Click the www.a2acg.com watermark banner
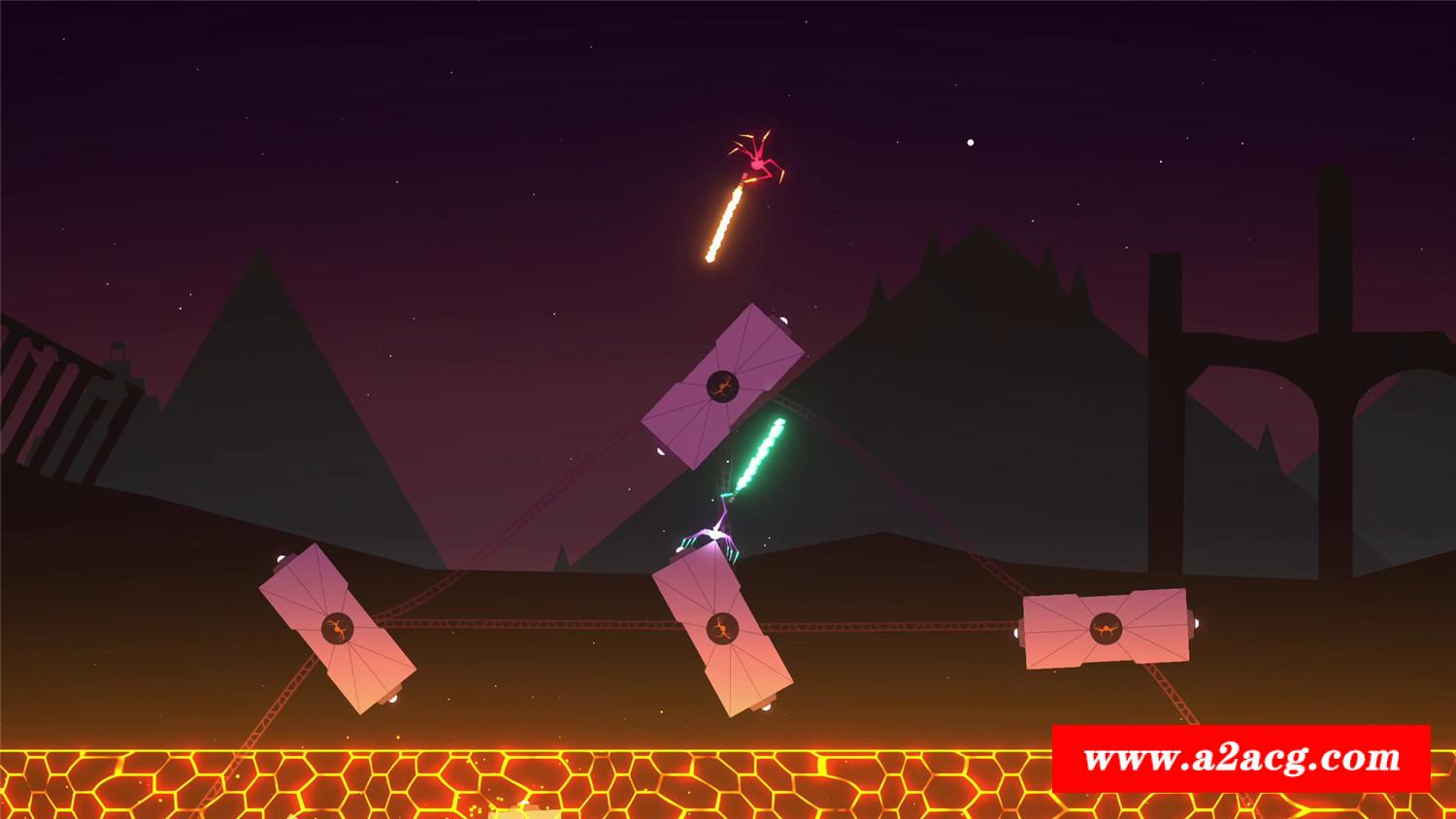Screen dimensions: 1456x819 (x=1241, y=758)
